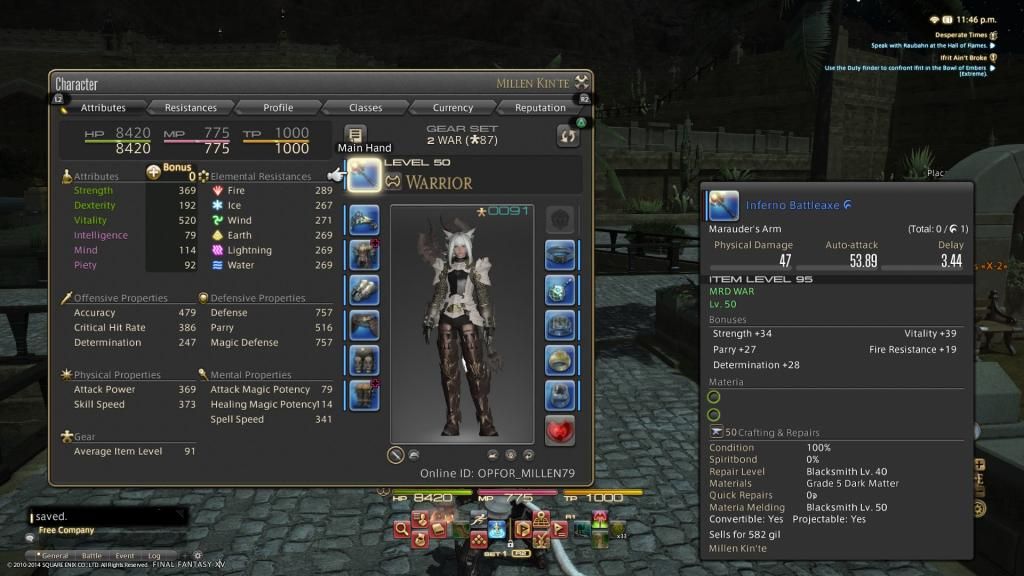Open chat settings gear icon
The width and height of the screenshot is (1024, 576).
point(198,555)
